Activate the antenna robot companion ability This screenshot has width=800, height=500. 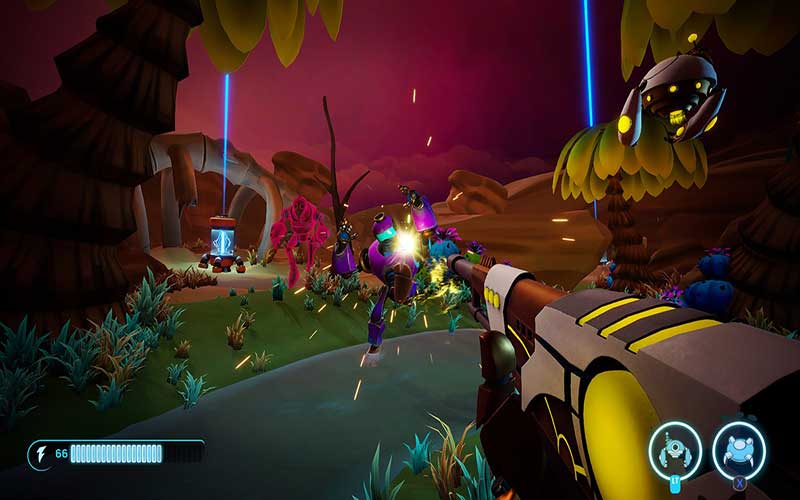(x=675, y=450)
